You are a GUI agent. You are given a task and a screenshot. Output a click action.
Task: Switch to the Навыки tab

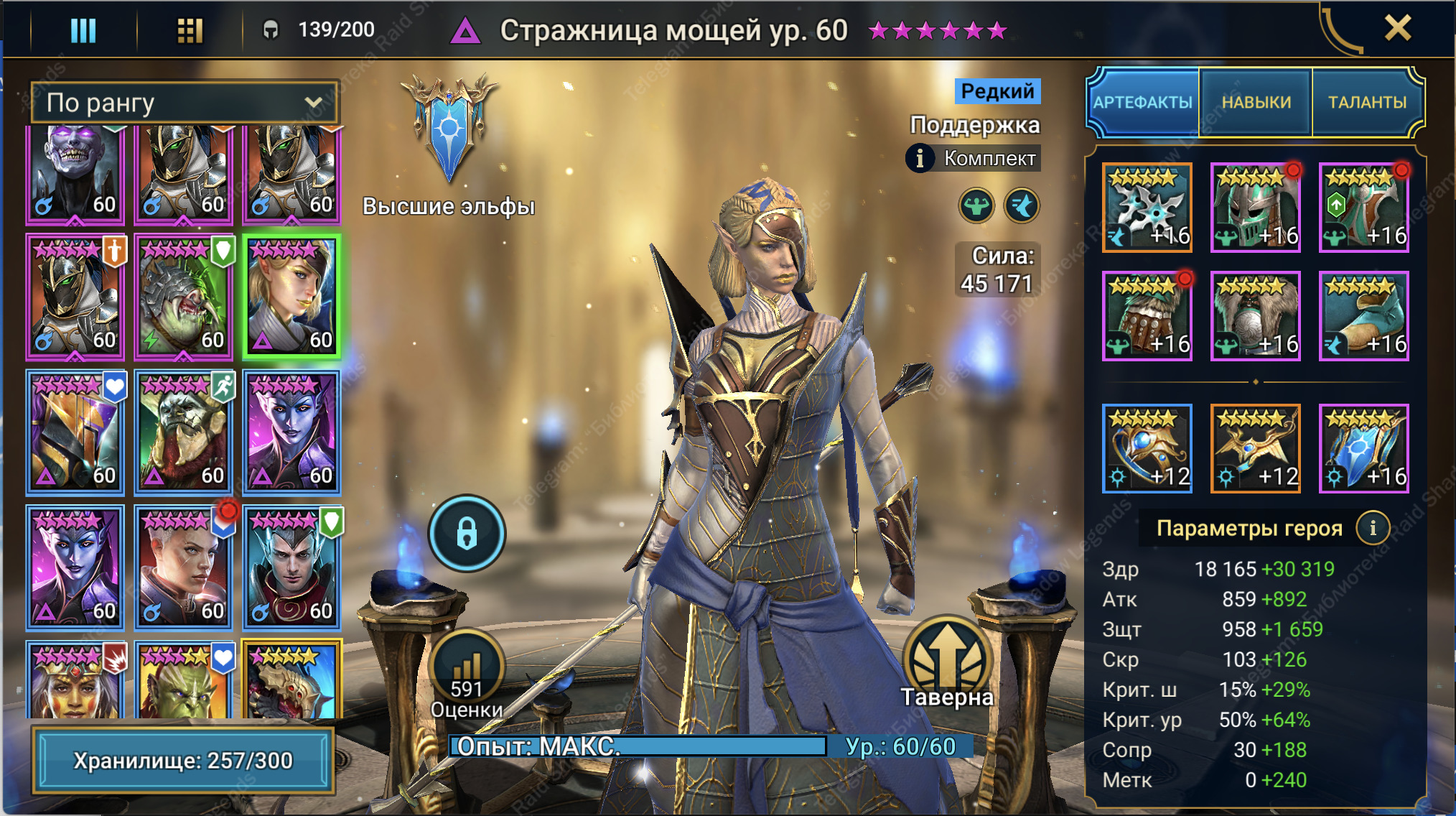[1256, 102]
